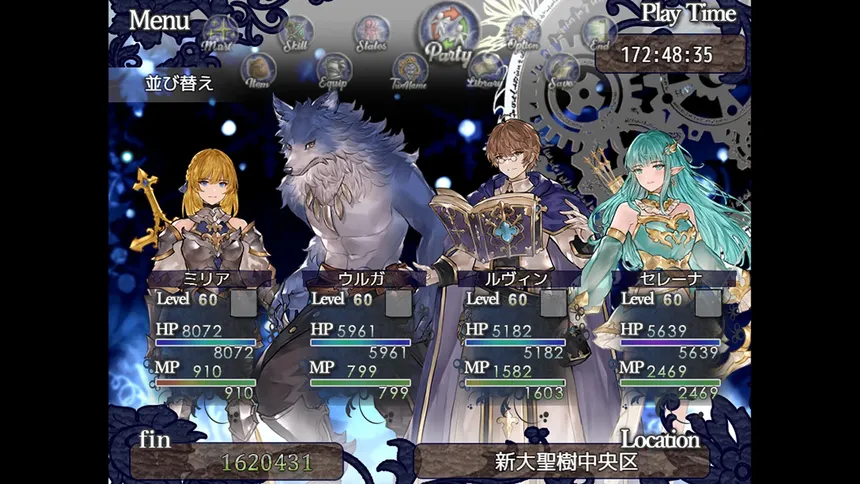This screenshot has width=860, height=484.
Task: Open the TwoName menu icon
Action: coord(410,70)
